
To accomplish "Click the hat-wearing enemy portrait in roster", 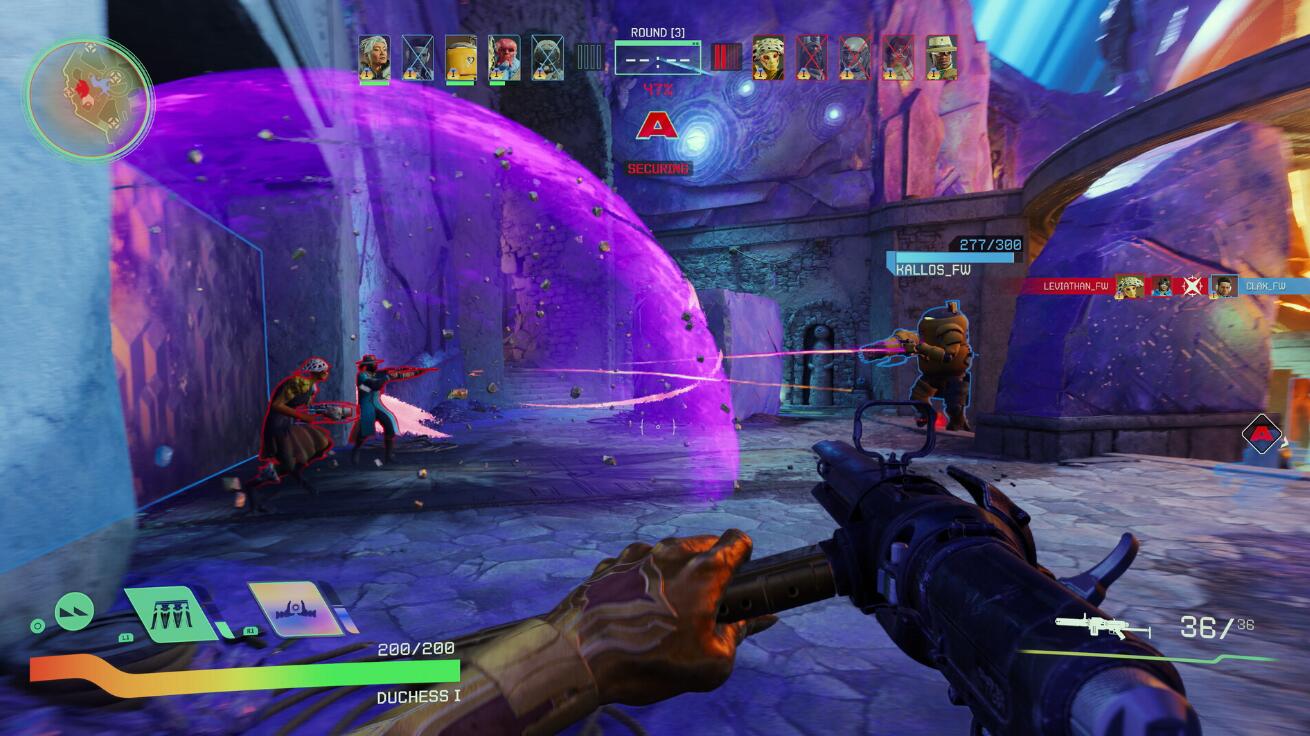I will click(941, 56).
